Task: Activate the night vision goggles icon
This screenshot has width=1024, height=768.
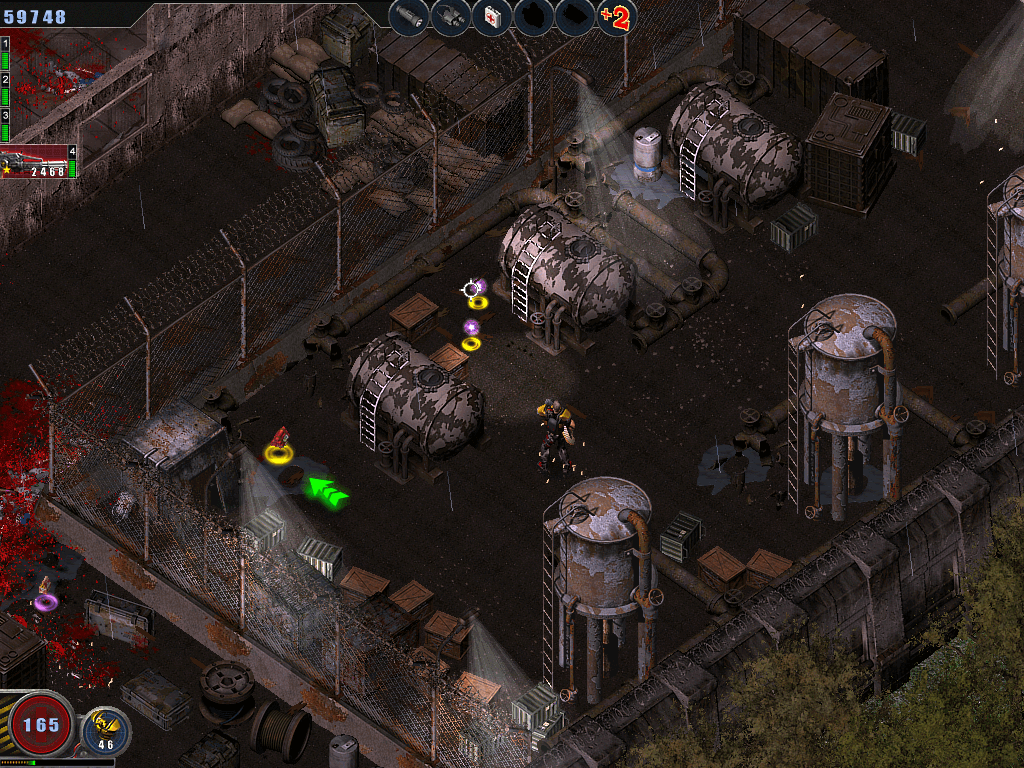Action: (x=450, y=17)
